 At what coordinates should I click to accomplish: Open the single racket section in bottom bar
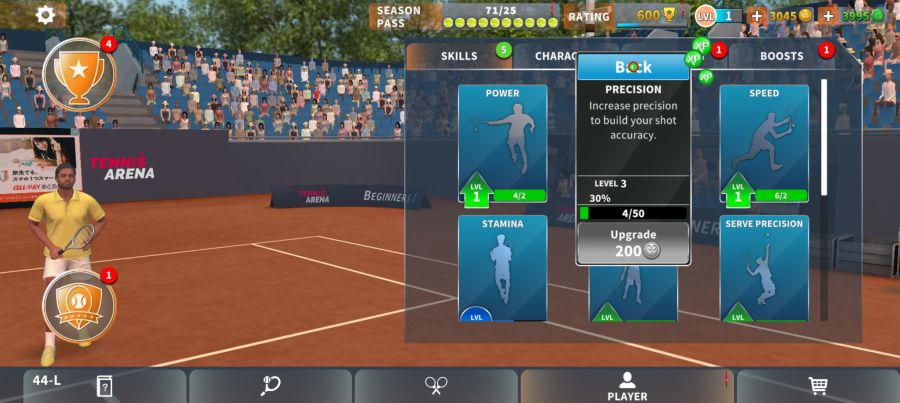tap(270, 386)
